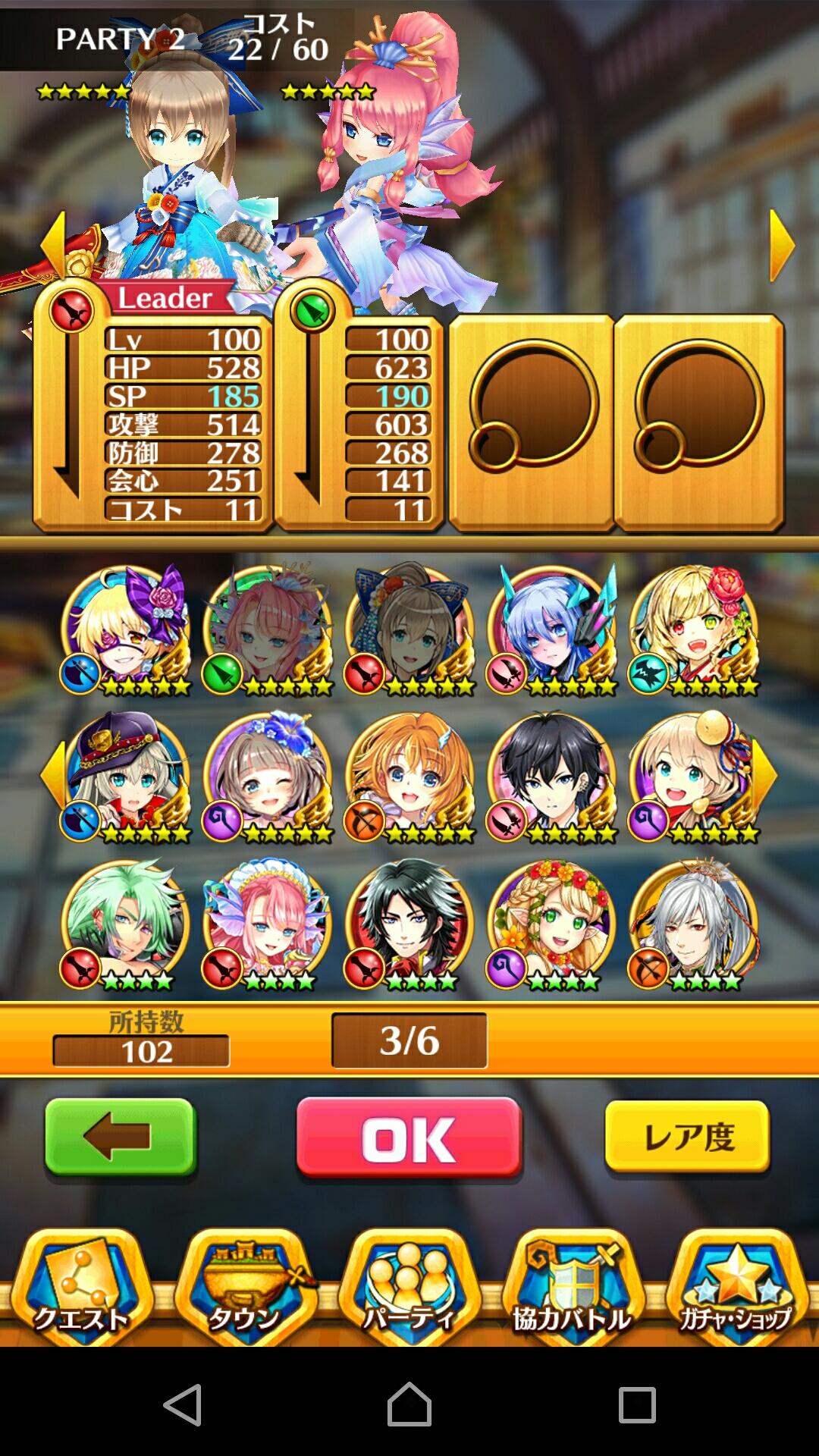Confirm the party with the OK button
This screenshot has width=819, height=1456.
click(409, 1138)
